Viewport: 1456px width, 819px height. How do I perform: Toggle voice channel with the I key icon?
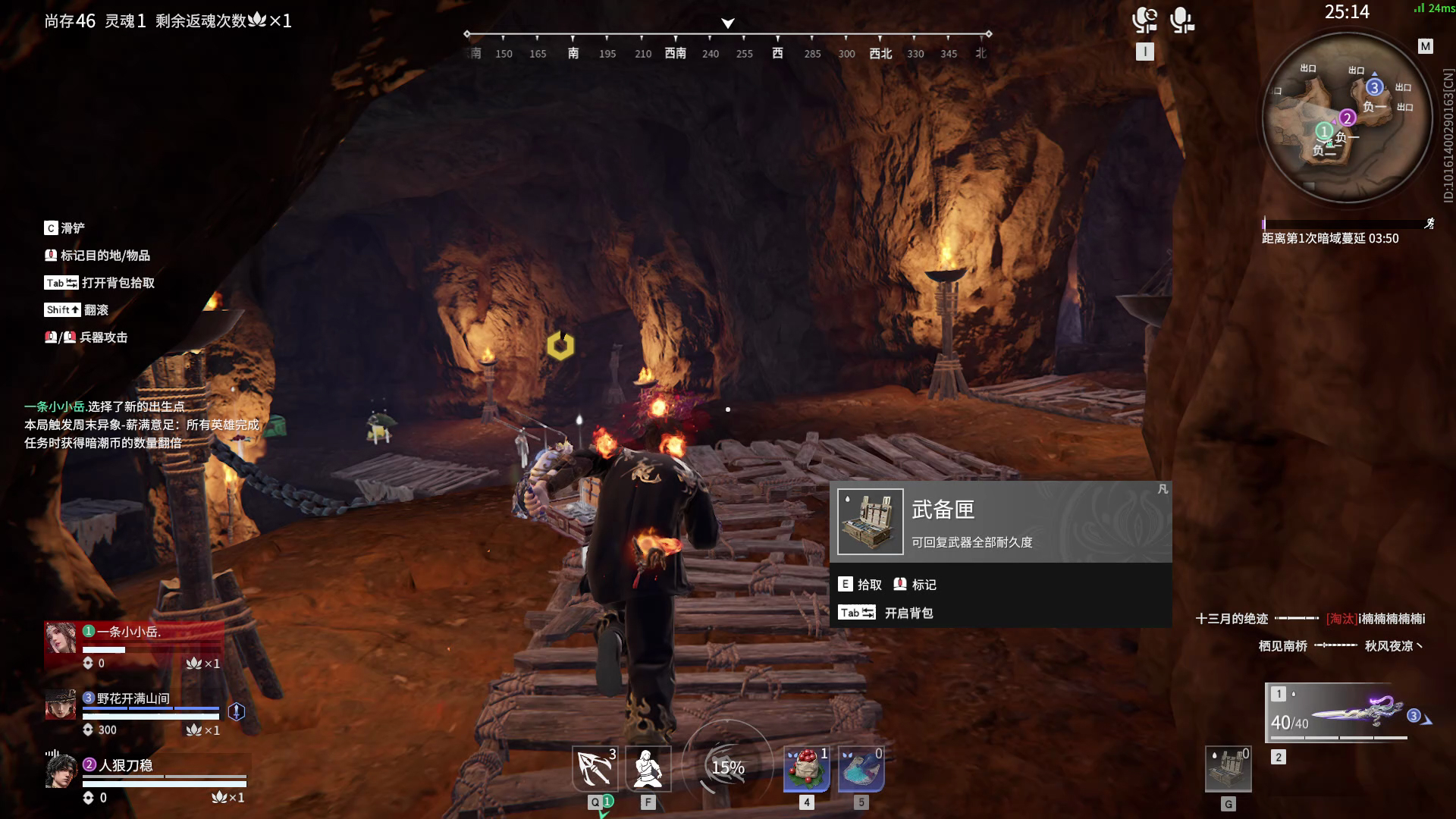pyautogui.click(x=1145, y=51)
